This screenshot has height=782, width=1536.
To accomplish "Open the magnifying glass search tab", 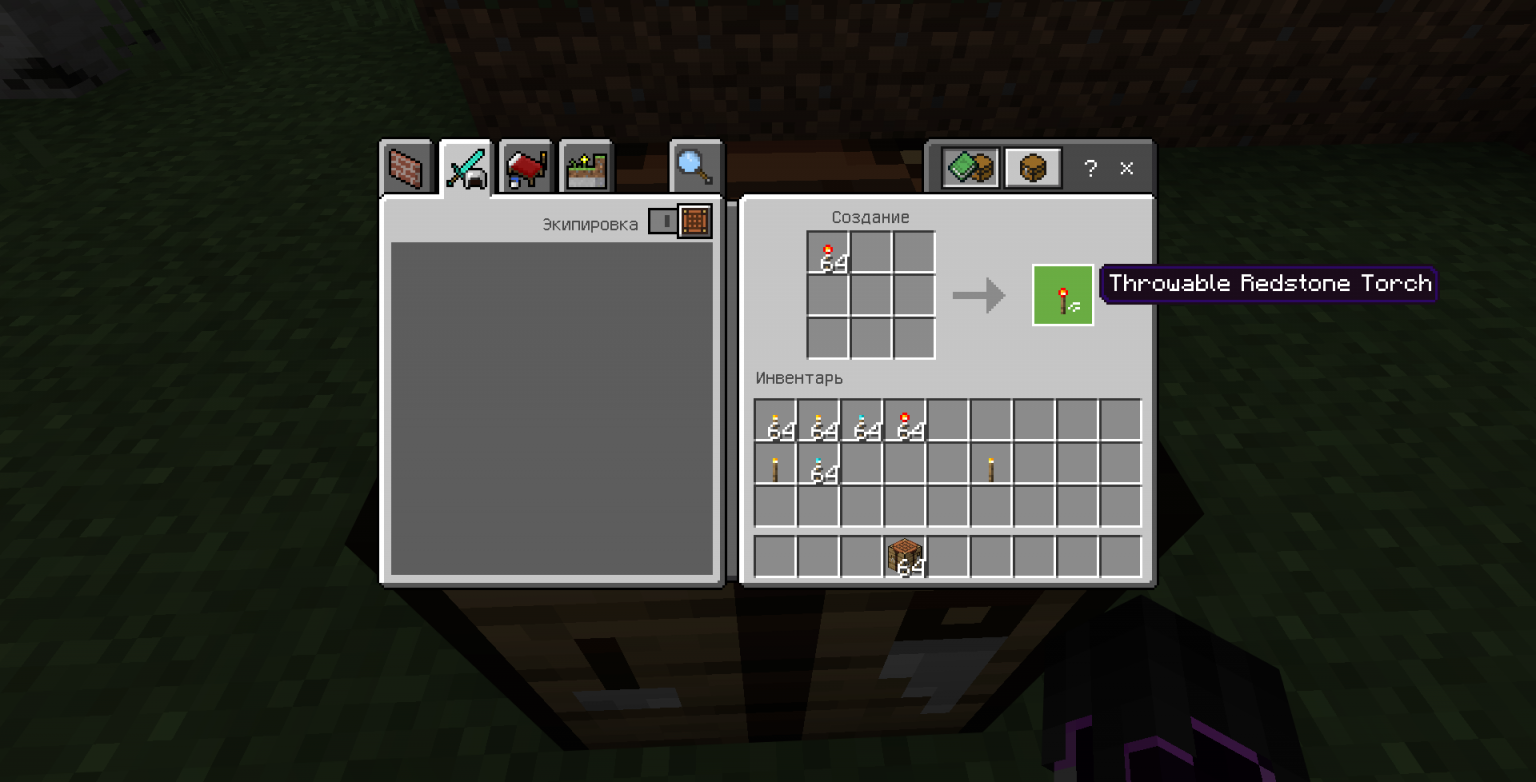I will click(x=695, y=167).
